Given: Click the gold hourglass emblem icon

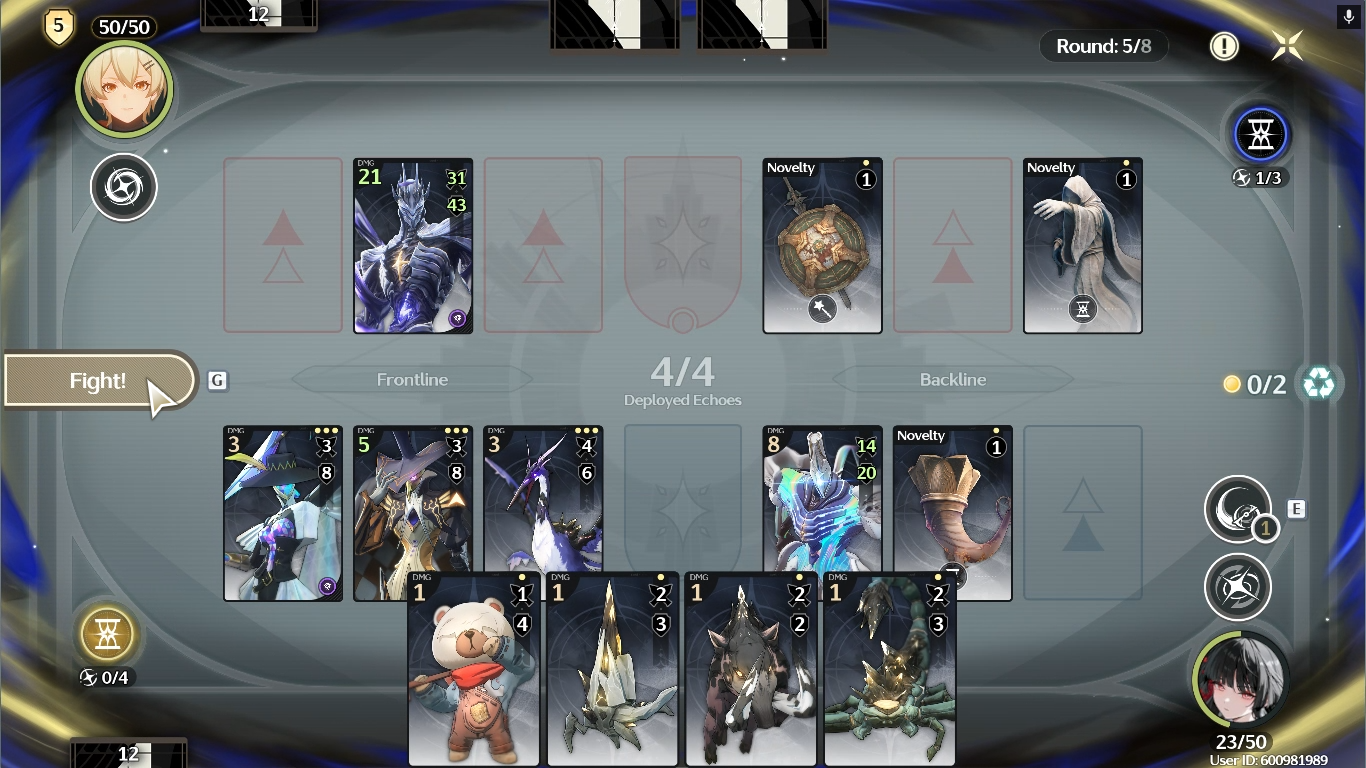Looking at the screenshot, I should (x=106, y=633).
